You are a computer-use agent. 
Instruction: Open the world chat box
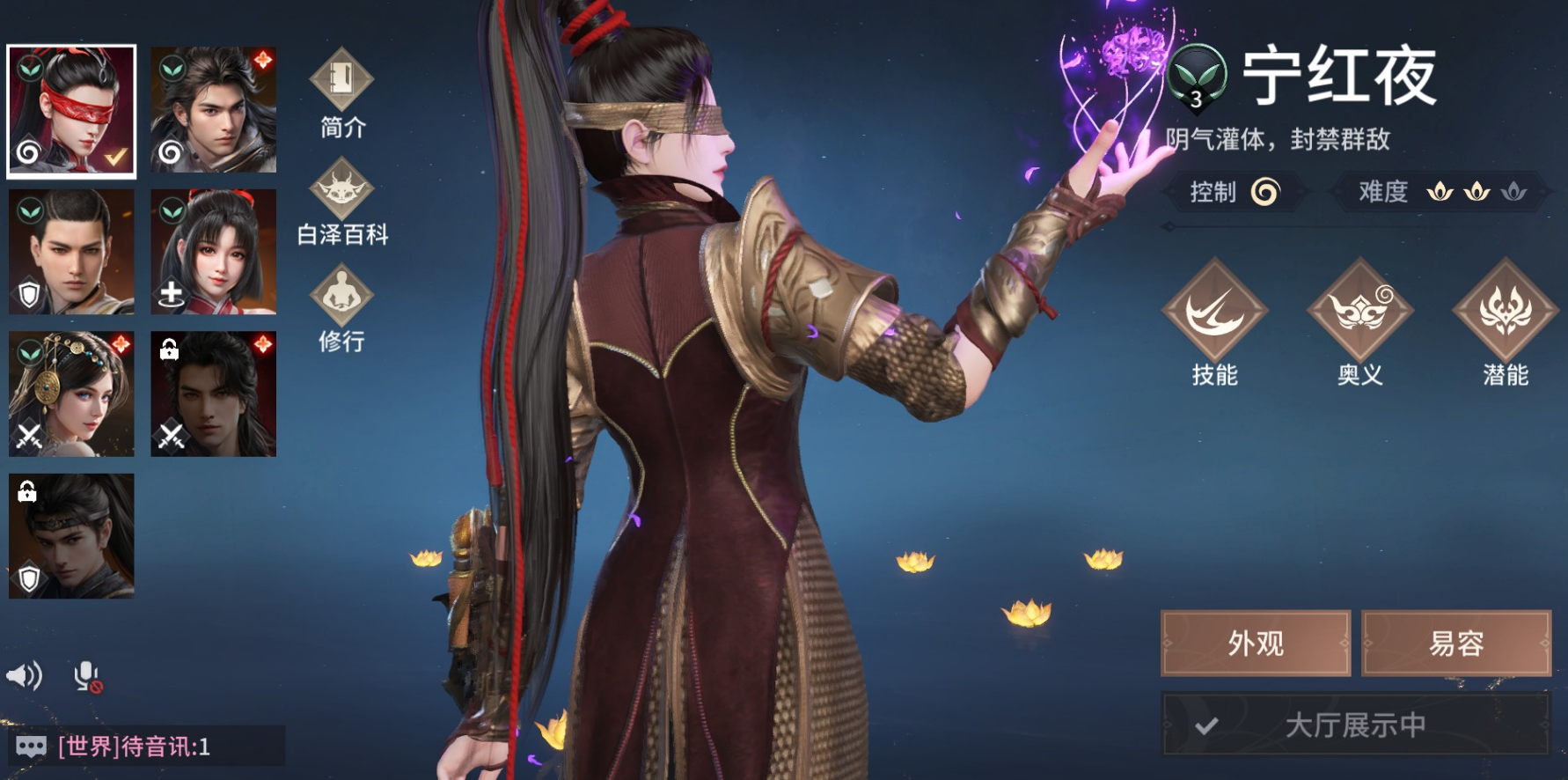(x=145, y=747)
